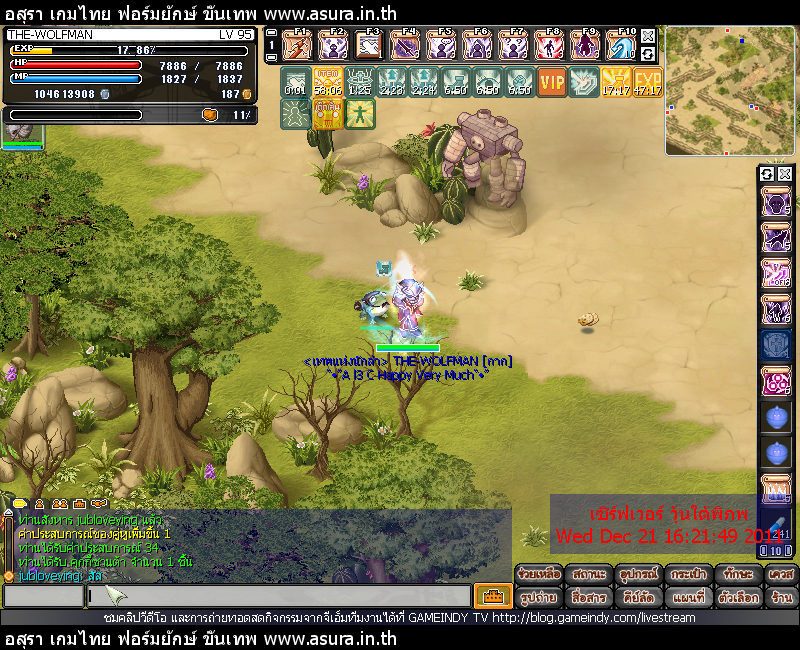Open the แผนที่ (Map) window

pyautogui.click(x=687, y=597)
